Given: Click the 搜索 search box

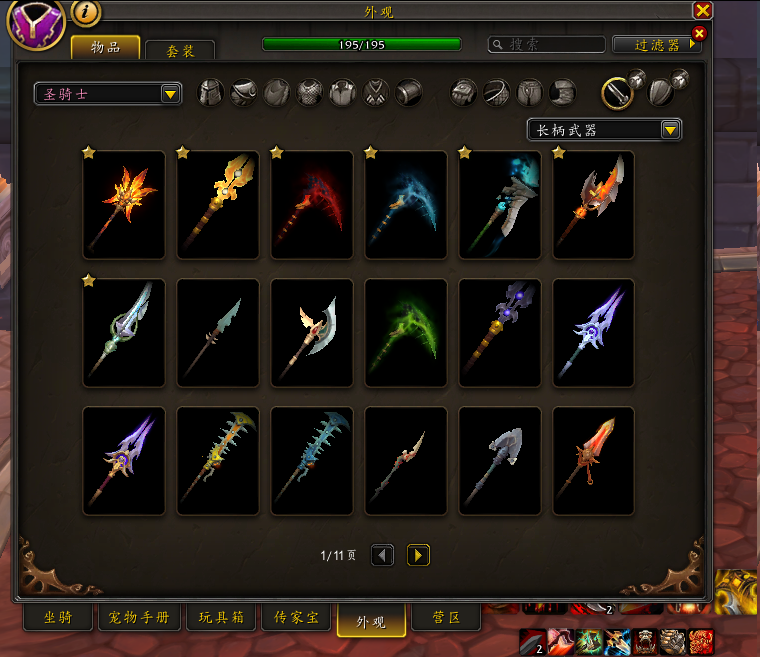Looking at the screenshot, I should click(547, 45).
